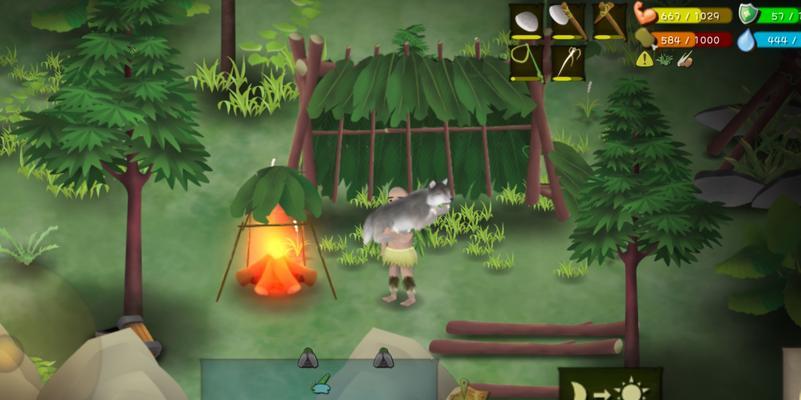Viewport: 801px width, 400px height.
Task: Click the yellow warning triangle status icon
Action: [644, 59]
